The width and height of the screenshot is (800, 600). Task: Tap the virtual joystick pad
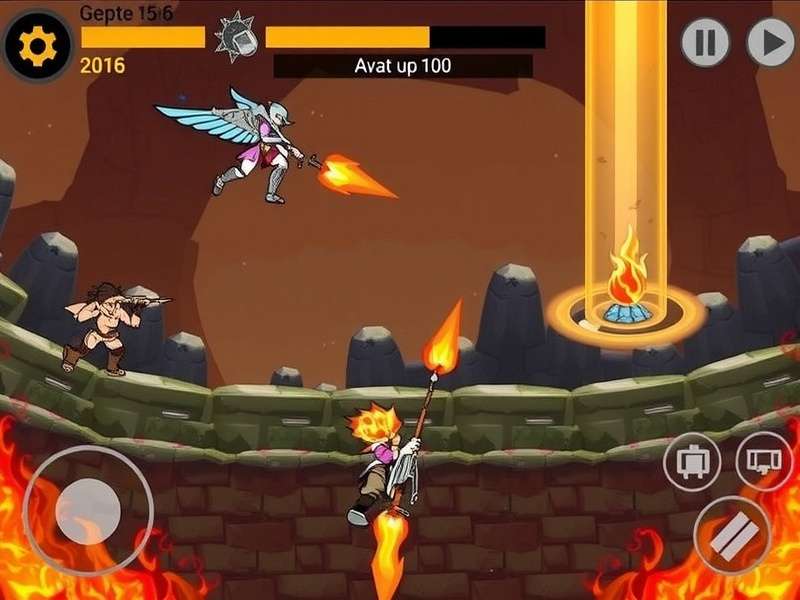tap(87, 510)
